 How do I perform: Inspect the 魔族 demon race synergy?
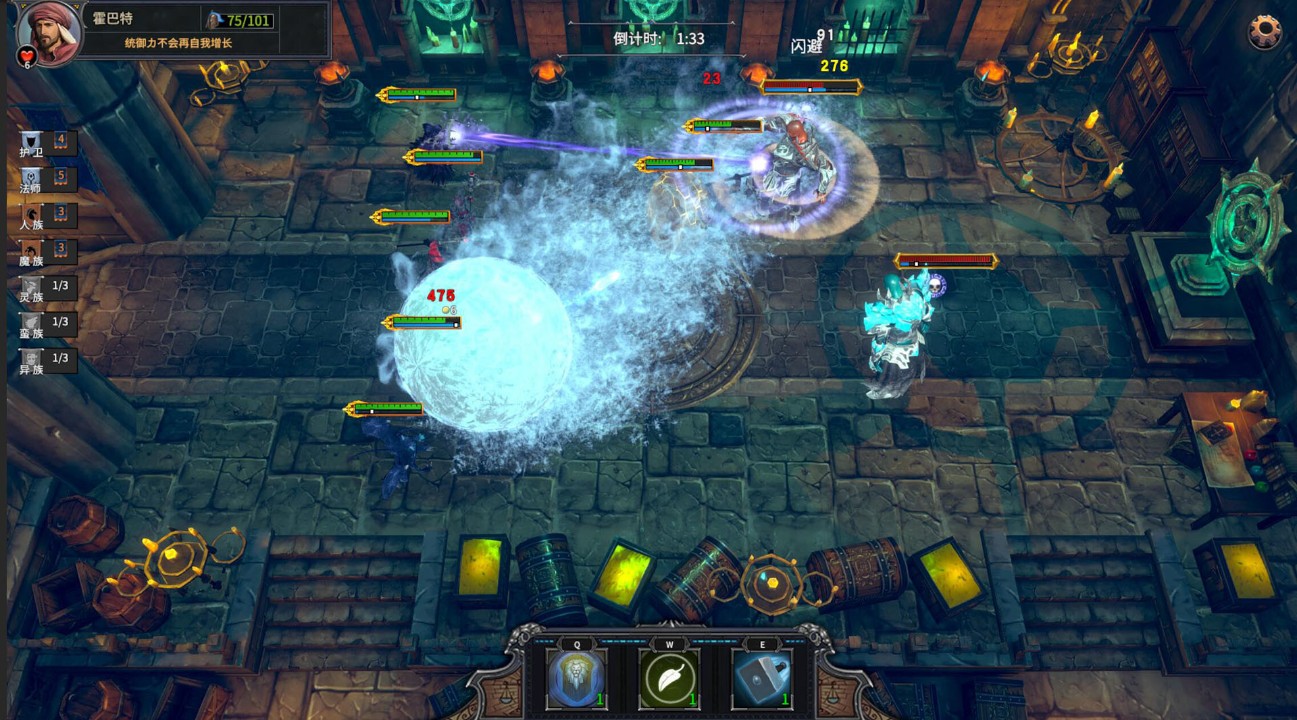[33, 252]
